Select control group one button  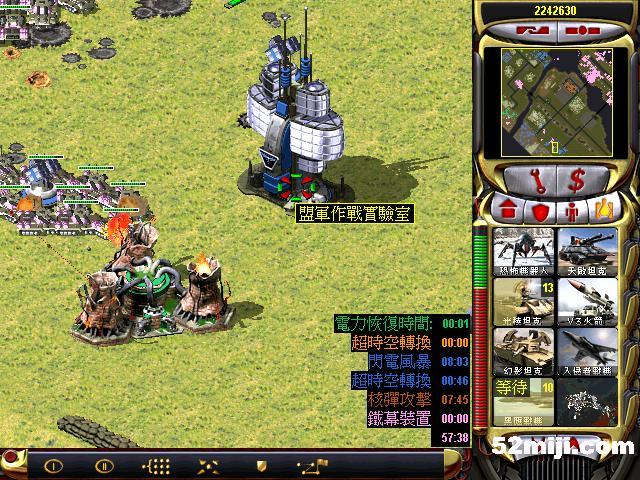pos(54,465)
